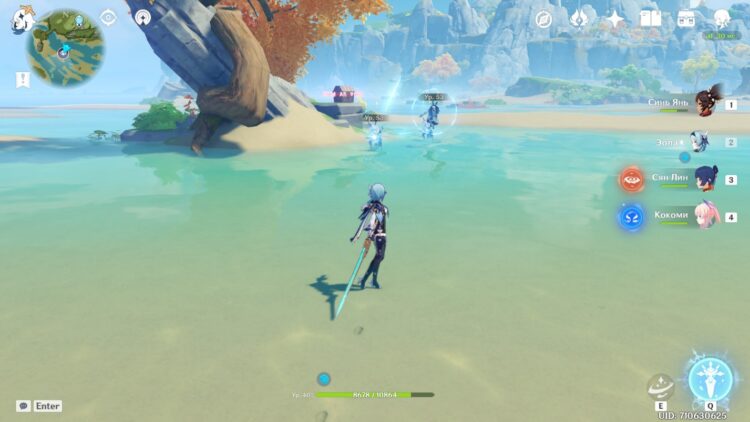Open the co-op character profile icon
Viewport: 750px width, 422px height.
tap(722, 18)
